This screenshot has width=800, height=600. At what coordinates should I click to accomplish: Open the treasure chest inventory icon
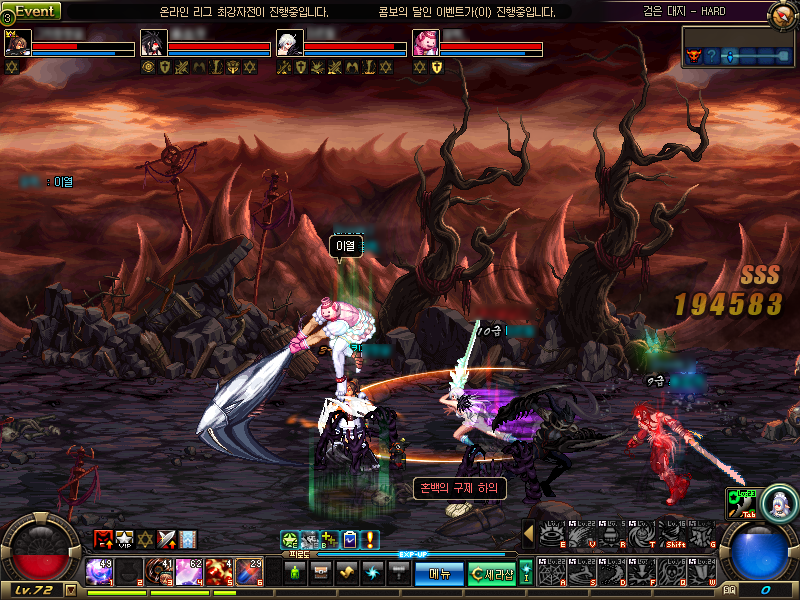click(321, 573)
